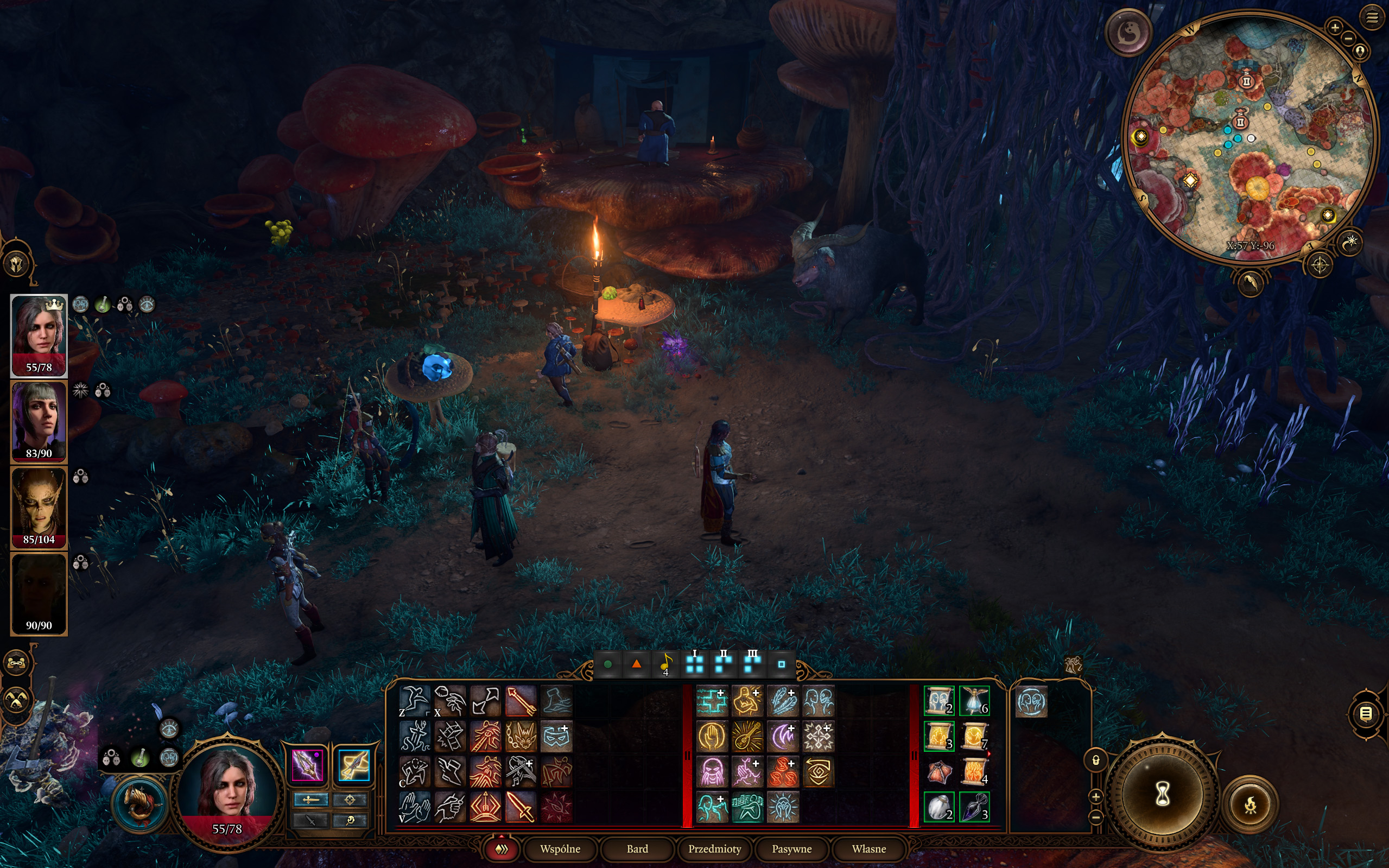Viewport: 1389px width, 868px height.
Task: Select the party portrait with 83/90 health
Action: click(x=39, y=421)
